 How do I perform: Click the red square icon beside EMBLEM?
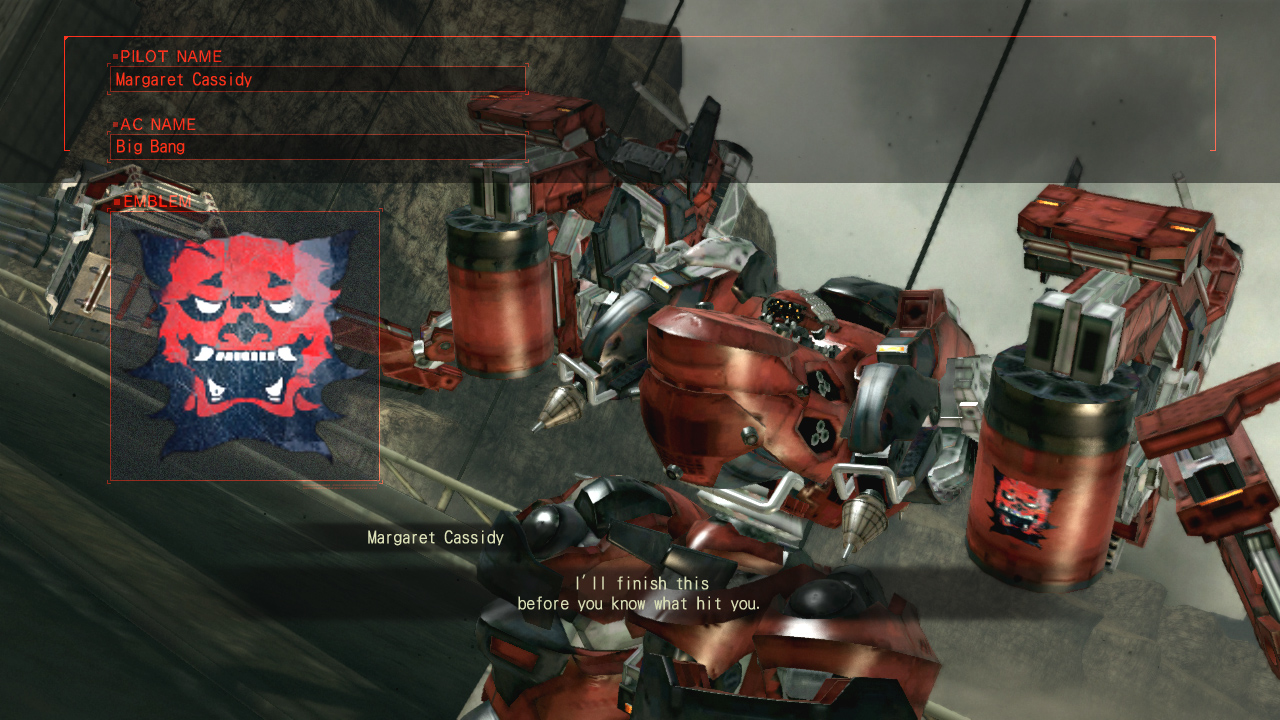pos(119,203)
